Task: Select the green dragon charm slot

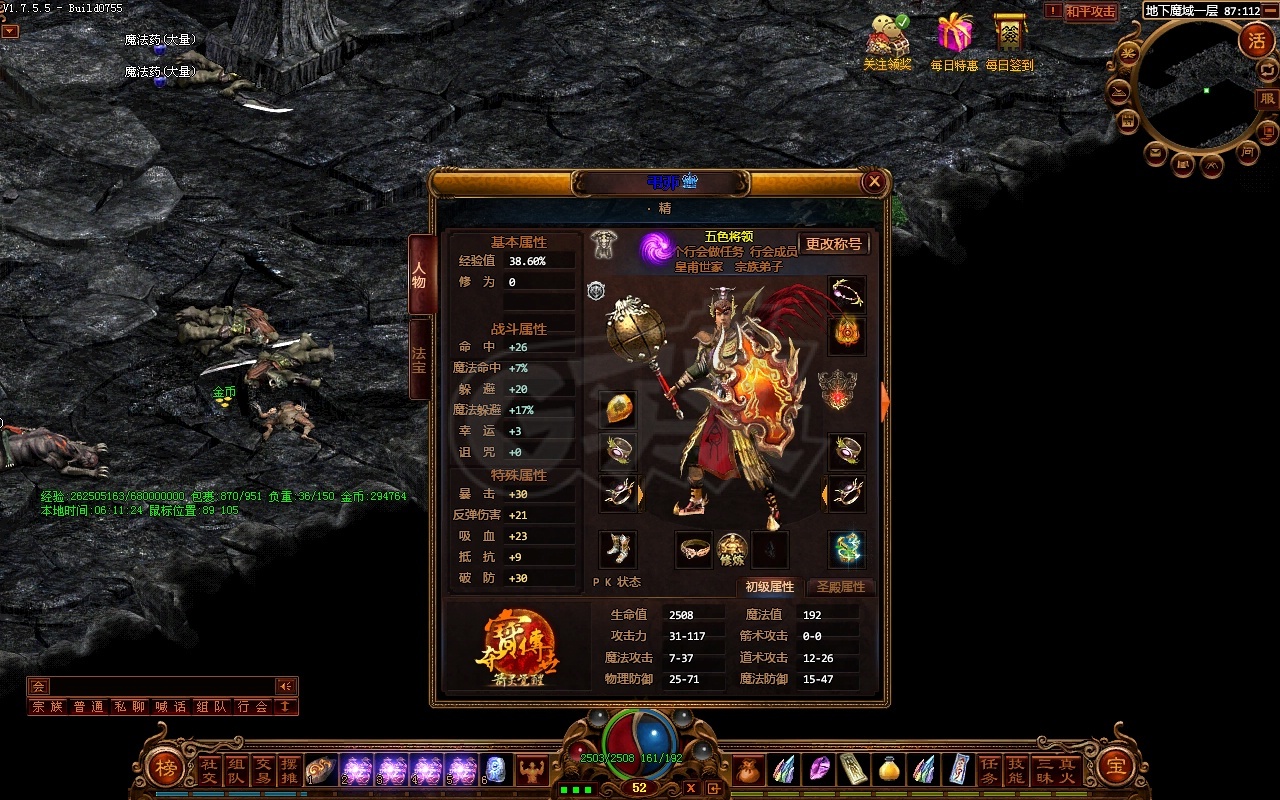Action: [847, 549]
